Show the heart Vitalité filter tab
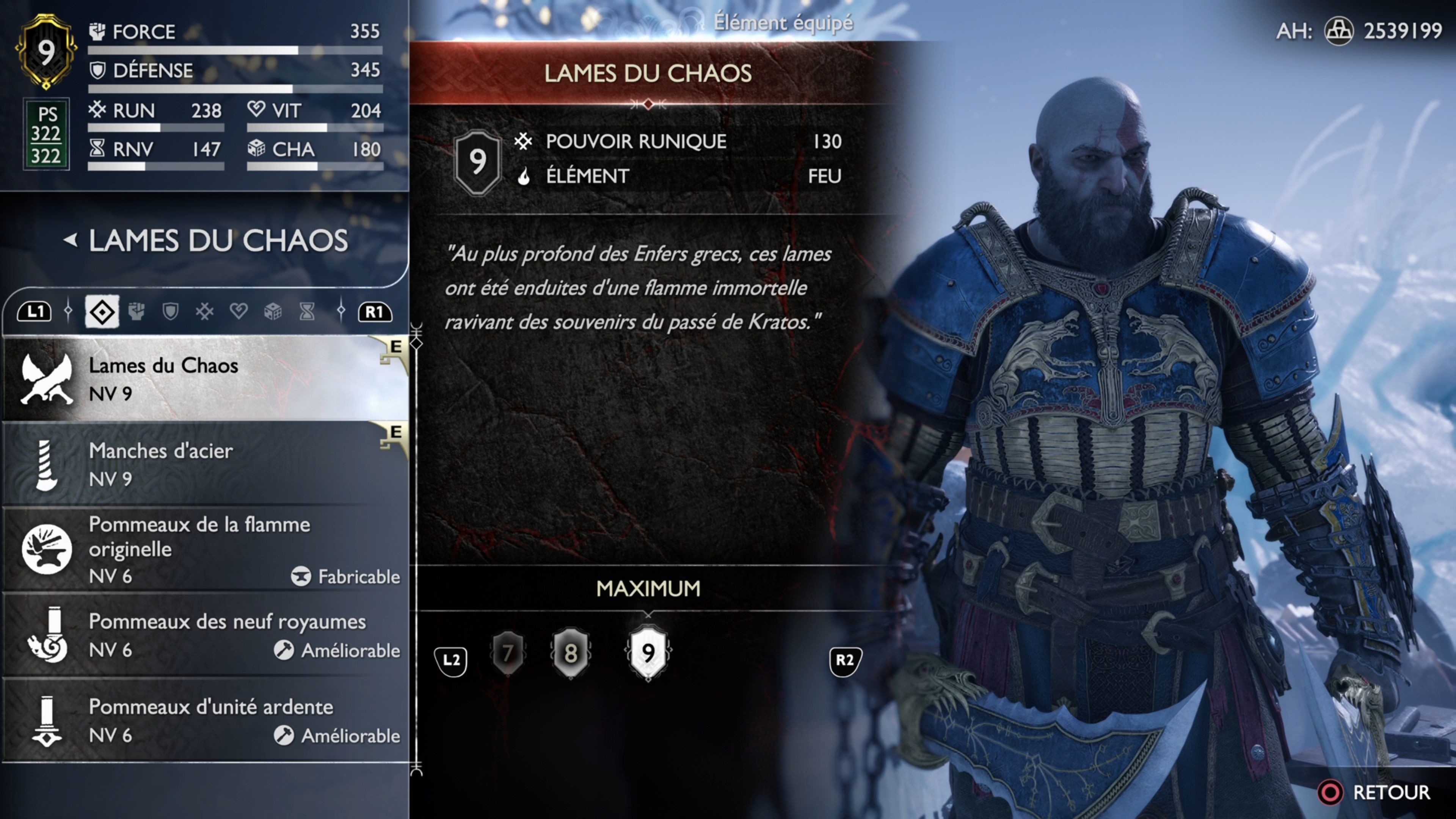The image size is (1456, 819). click(238, 311)
